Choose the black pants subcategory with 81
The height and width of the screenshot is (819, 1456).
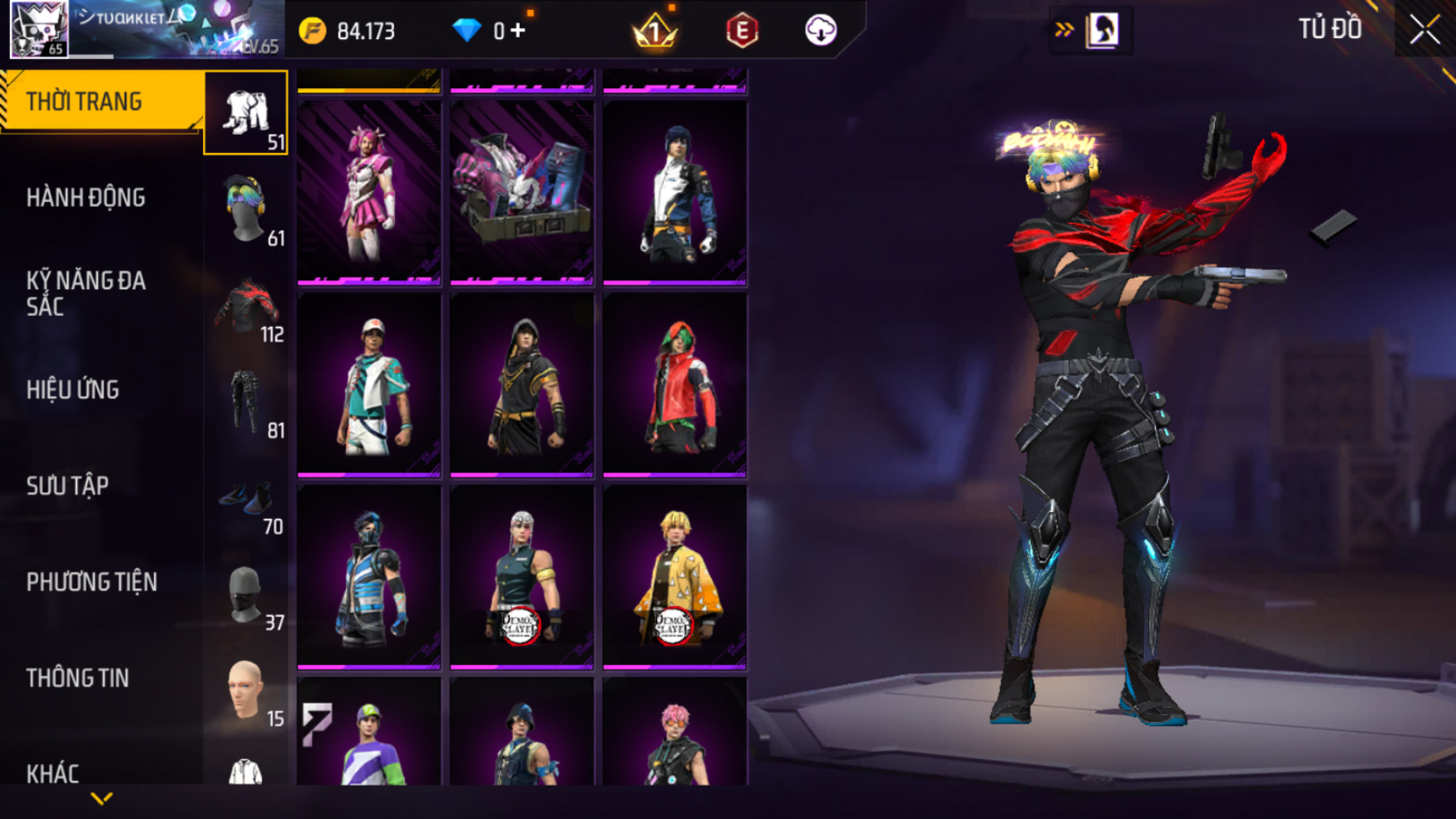coord(246,402)
